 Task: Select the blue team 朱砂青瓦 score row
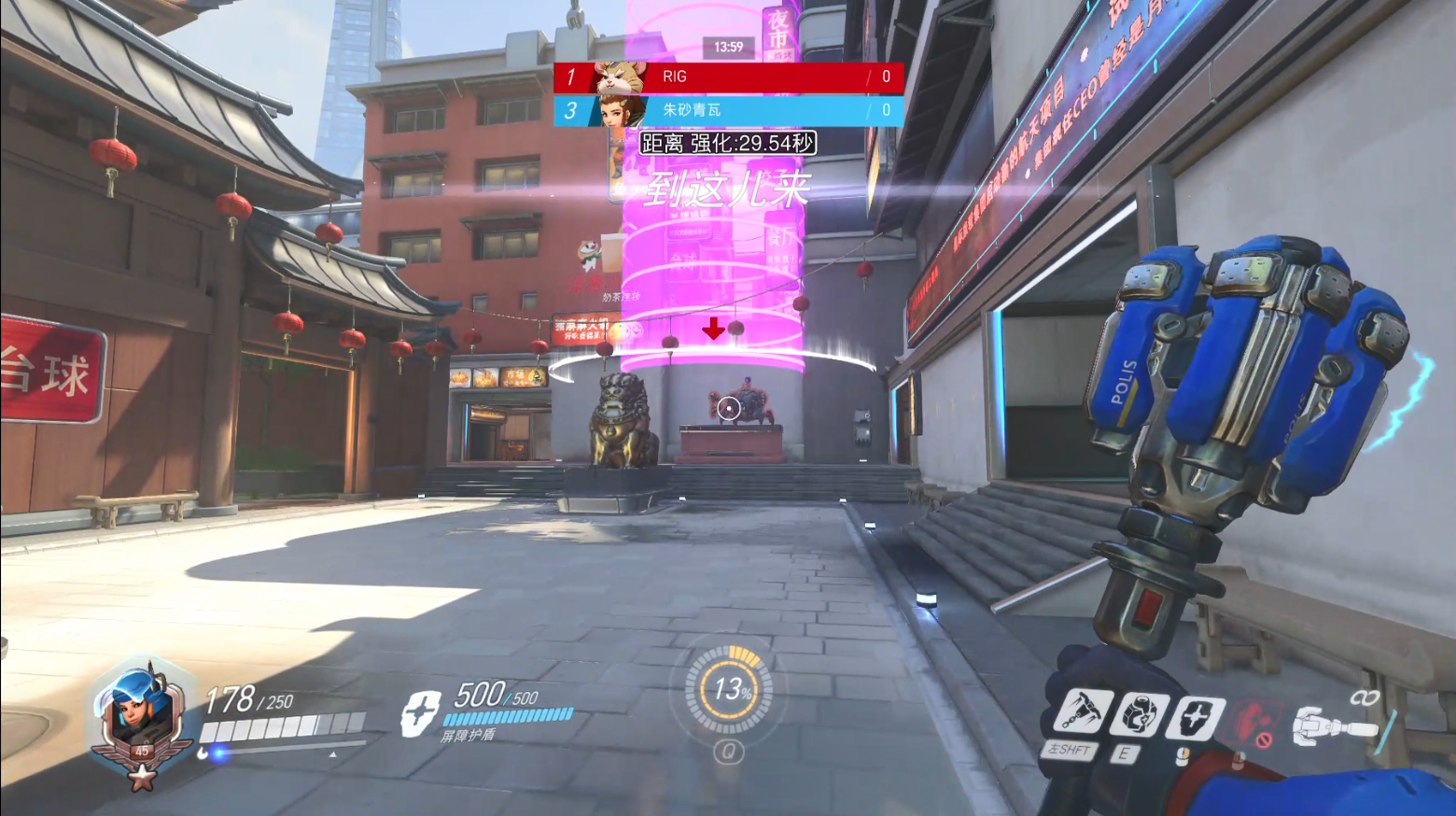(728, 110)
